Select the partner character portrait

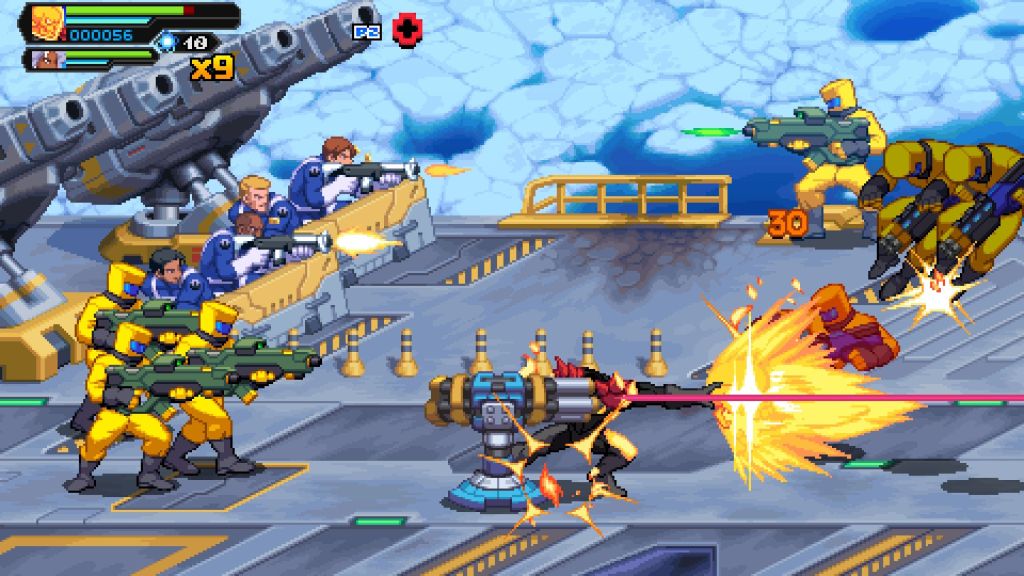click(x=45, y=60)
